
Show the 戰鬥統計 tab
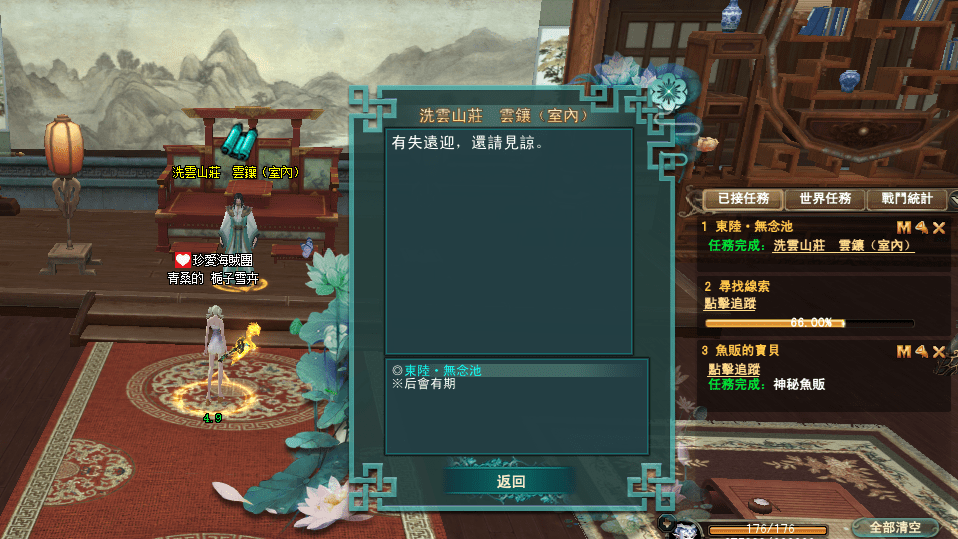point(906,199)
